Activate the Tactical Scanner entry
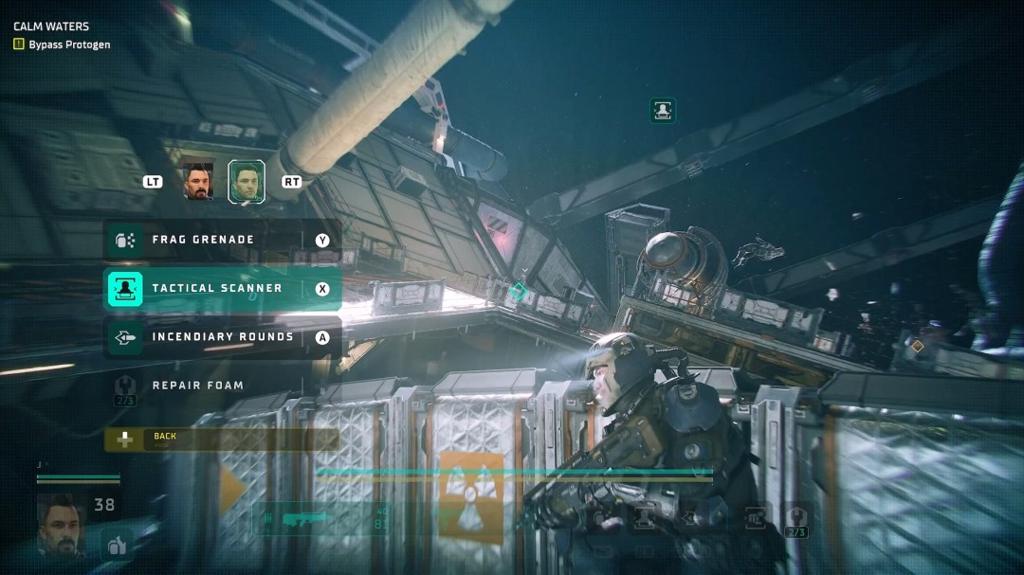The width and height of the screenshot is (1024, 575). coord(222,288)
